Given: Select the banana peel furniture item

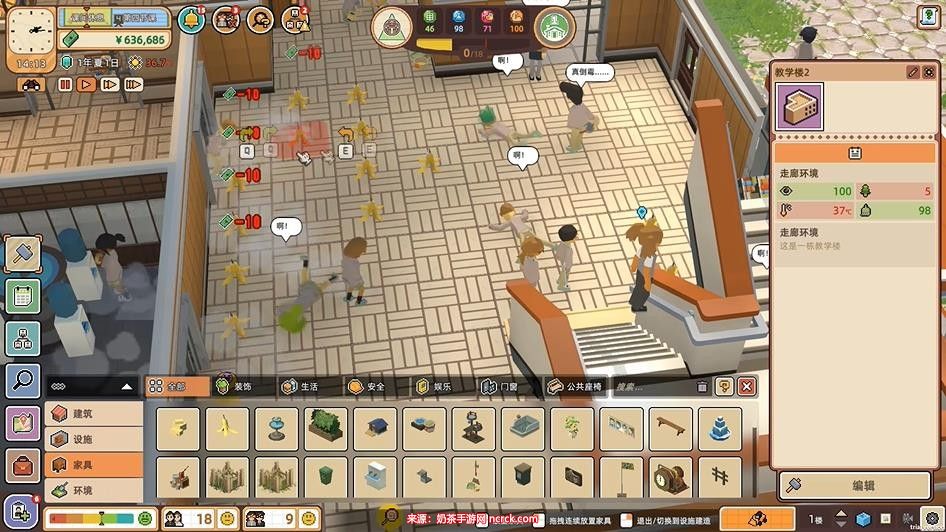Looking at the screenshot, I should pyautogui.click(x=228, y=428).
